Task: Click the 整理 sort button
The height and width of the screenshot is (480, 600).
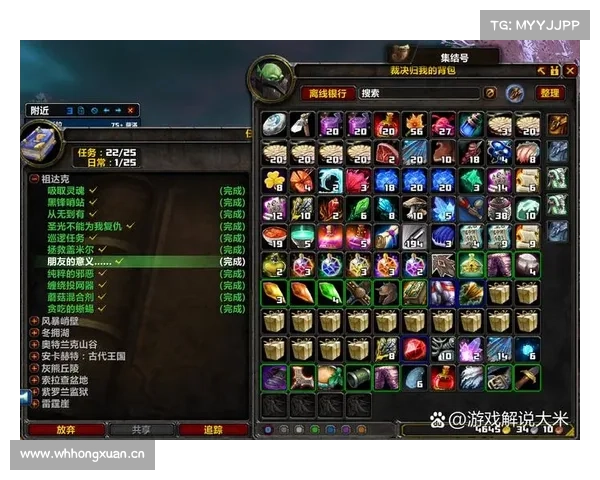Action: click(550, 93)
